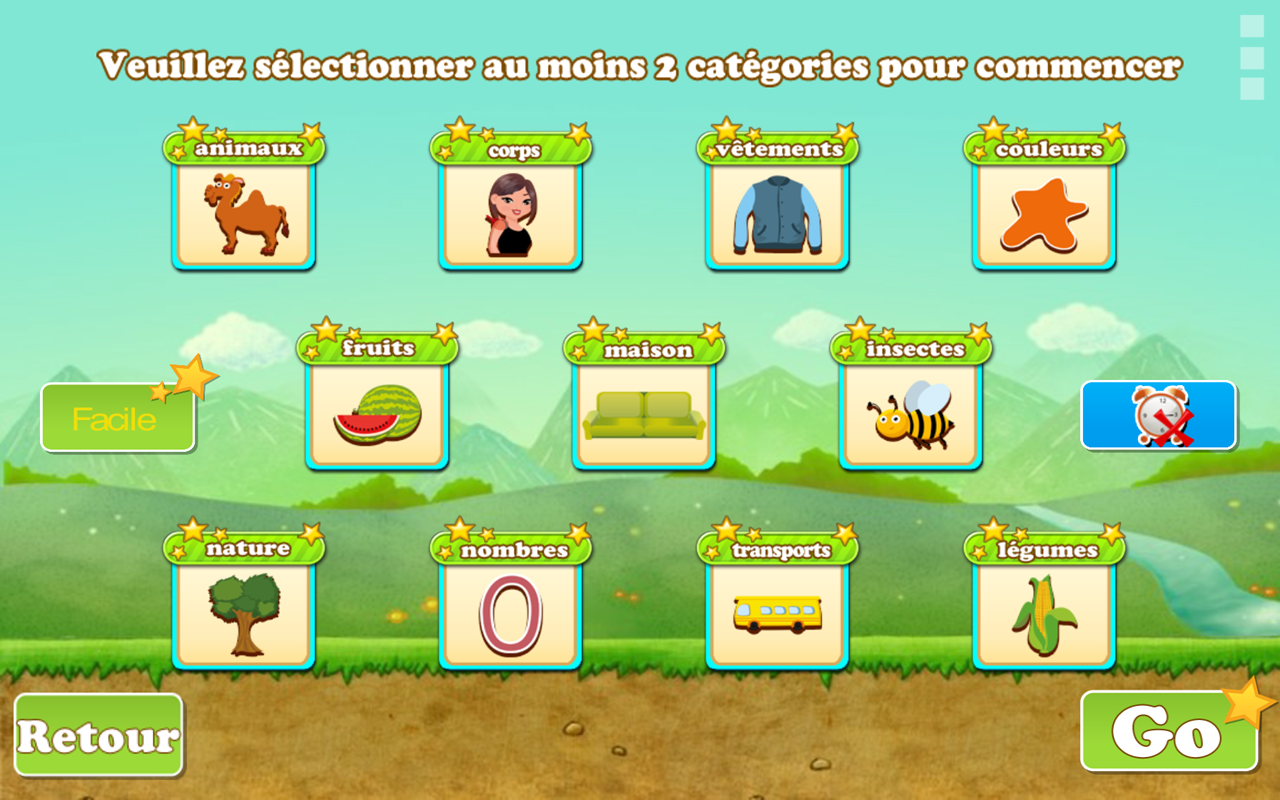
Task: Select the transports category with the bus
Action: tap(777, 615)
